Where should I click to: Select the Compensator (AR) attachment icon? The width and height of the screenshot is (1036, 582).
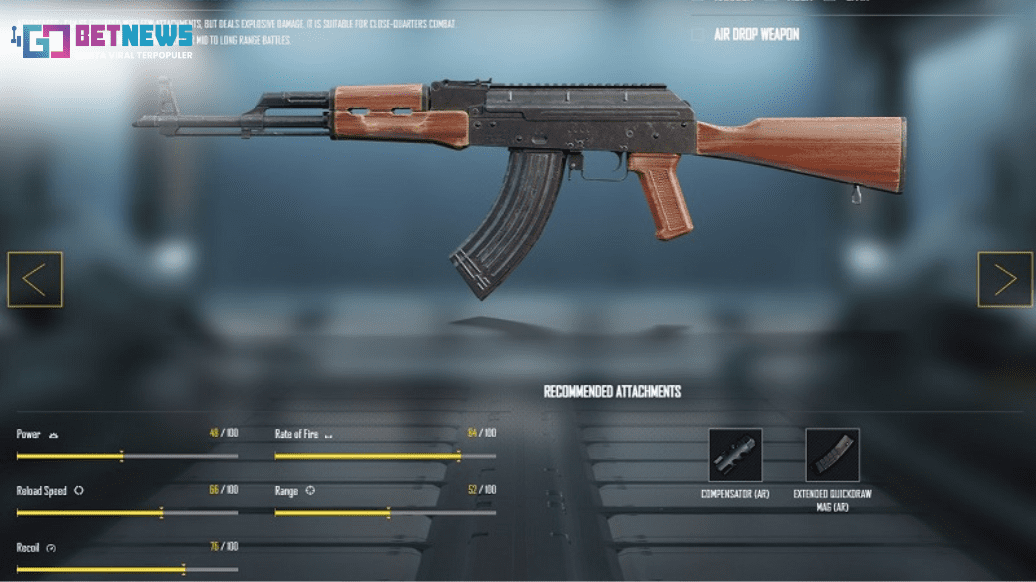[x=735, y=455]
